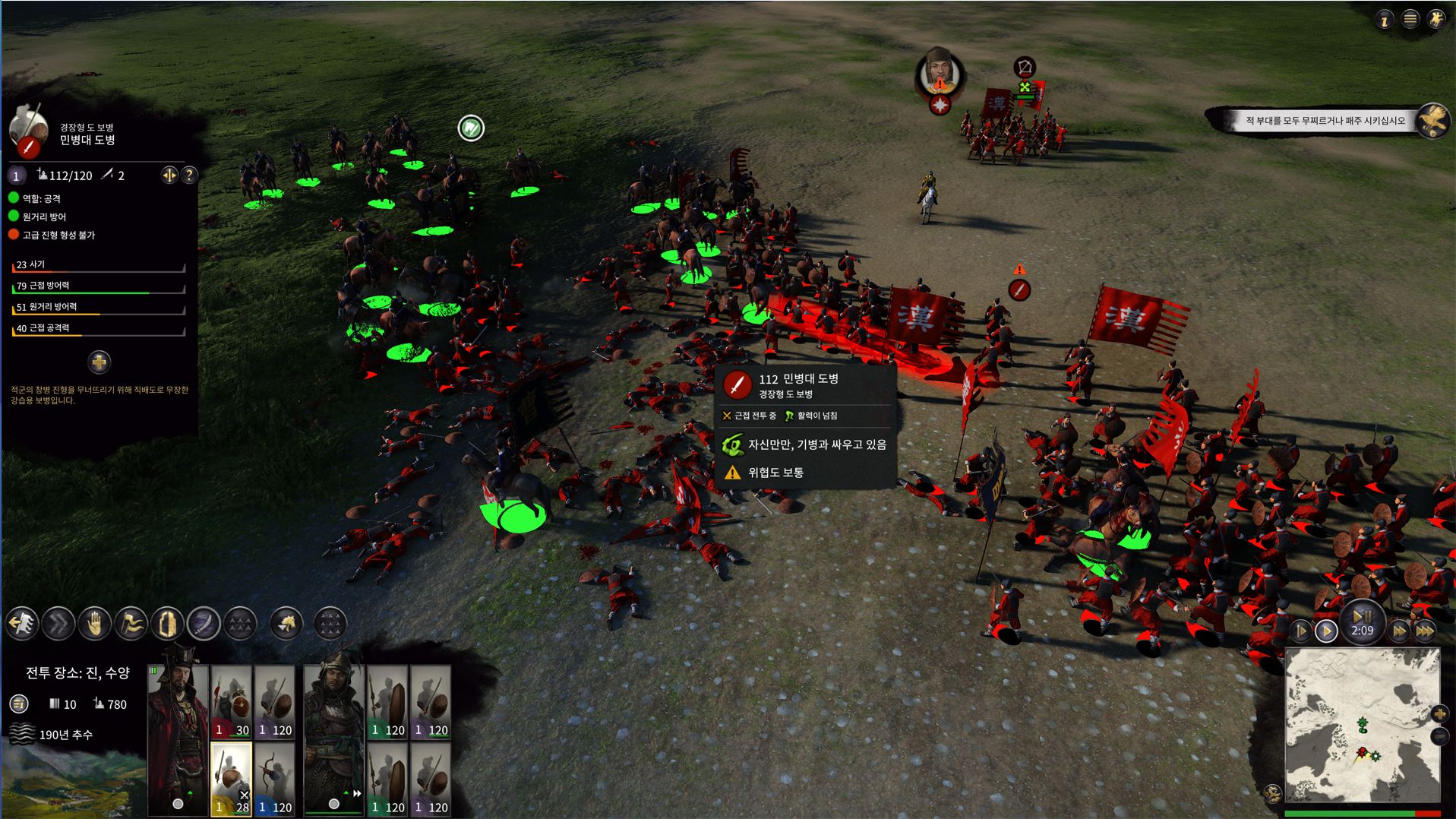Toggle run with the double chevron button
The height and width of the screenshot is (819, 1456).
point(58,625)
